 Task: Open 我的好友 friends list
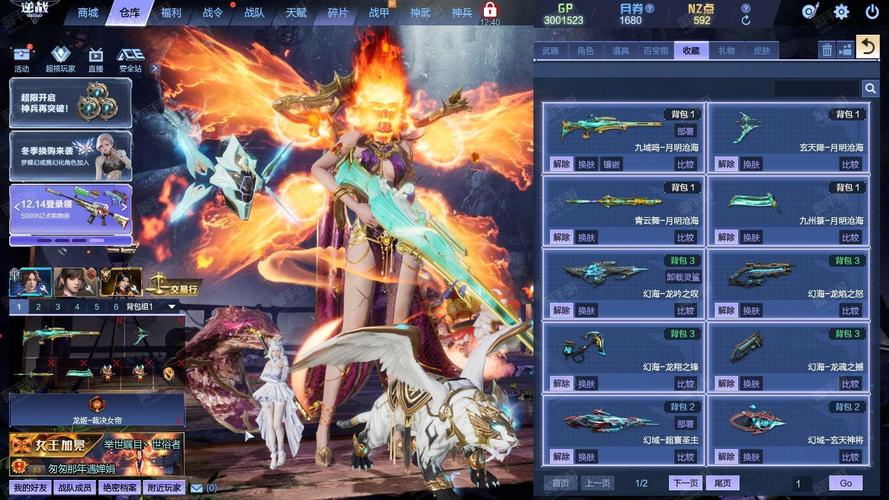(x=30, y=487)
